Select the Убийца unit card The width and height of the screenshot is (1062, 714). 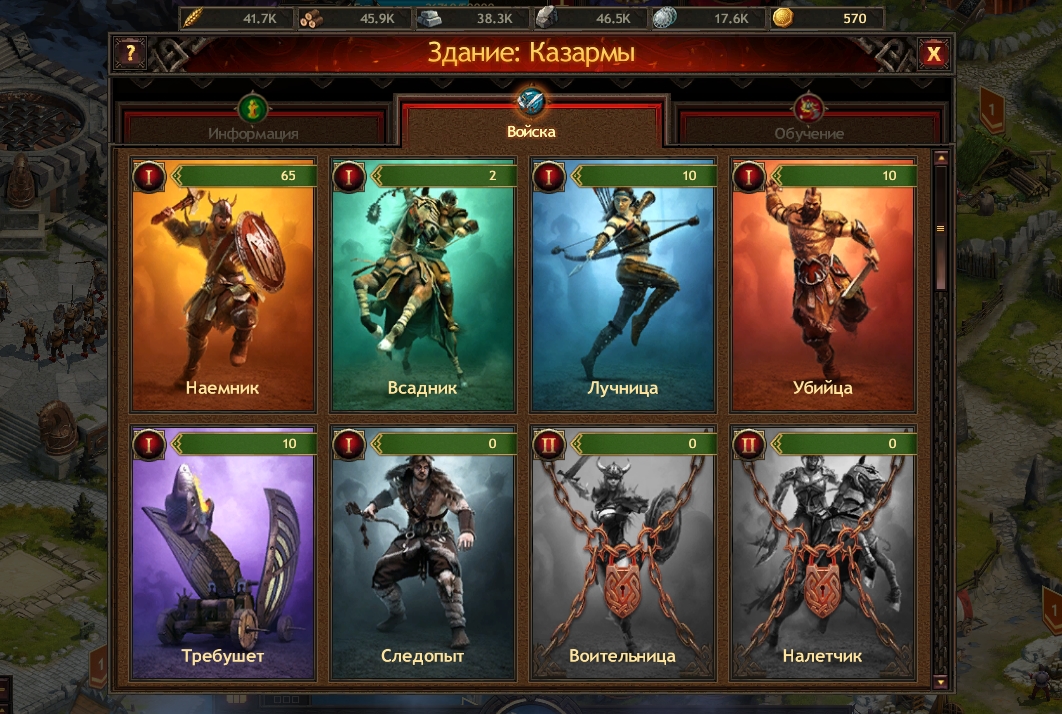(823, 285)
